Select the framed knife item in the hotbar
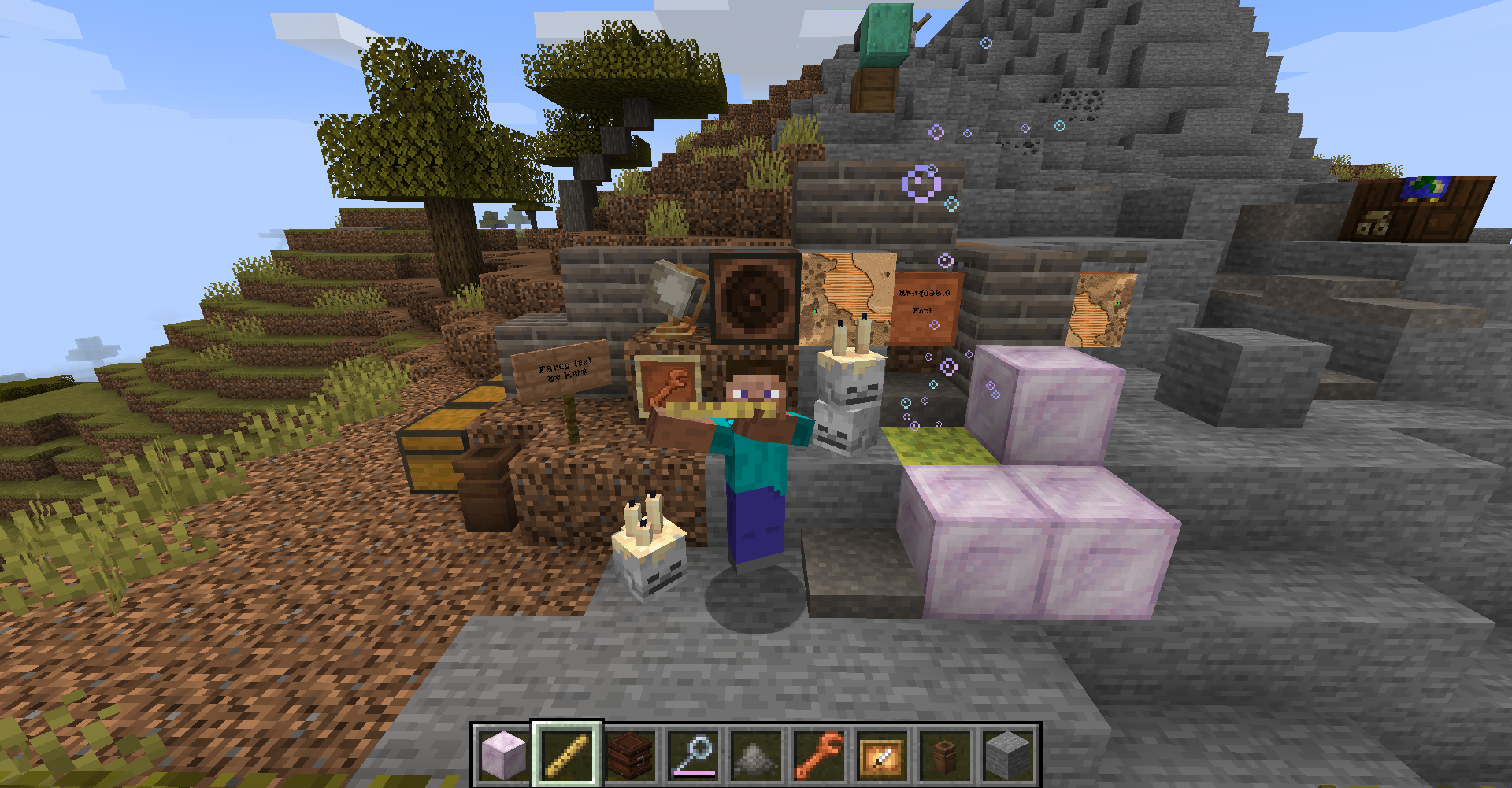This screenshot has width=1512, height=788. (x=884, y=752)
